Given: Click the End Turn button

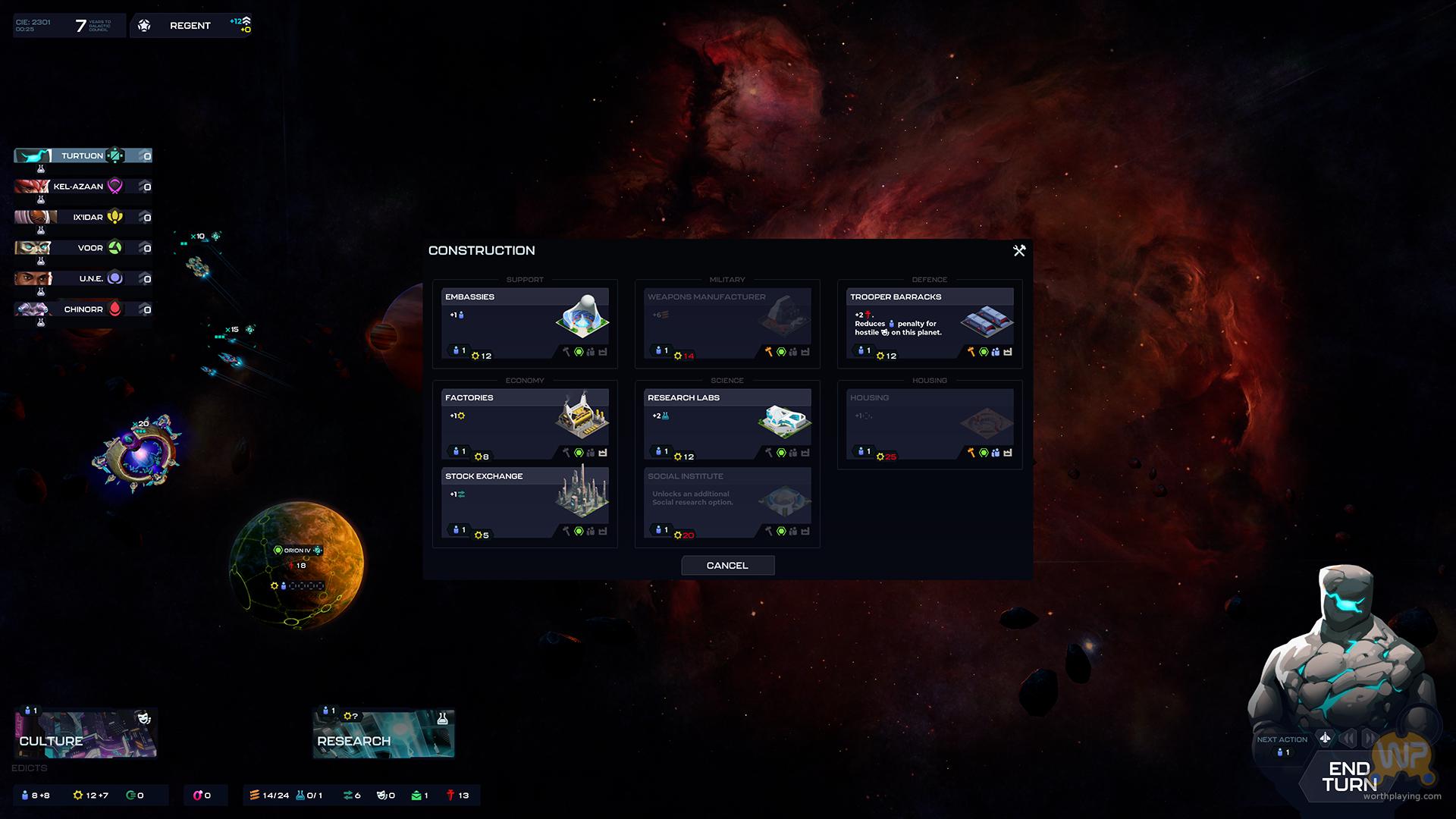Looking at the screenshot, I should coord(1349,777).
